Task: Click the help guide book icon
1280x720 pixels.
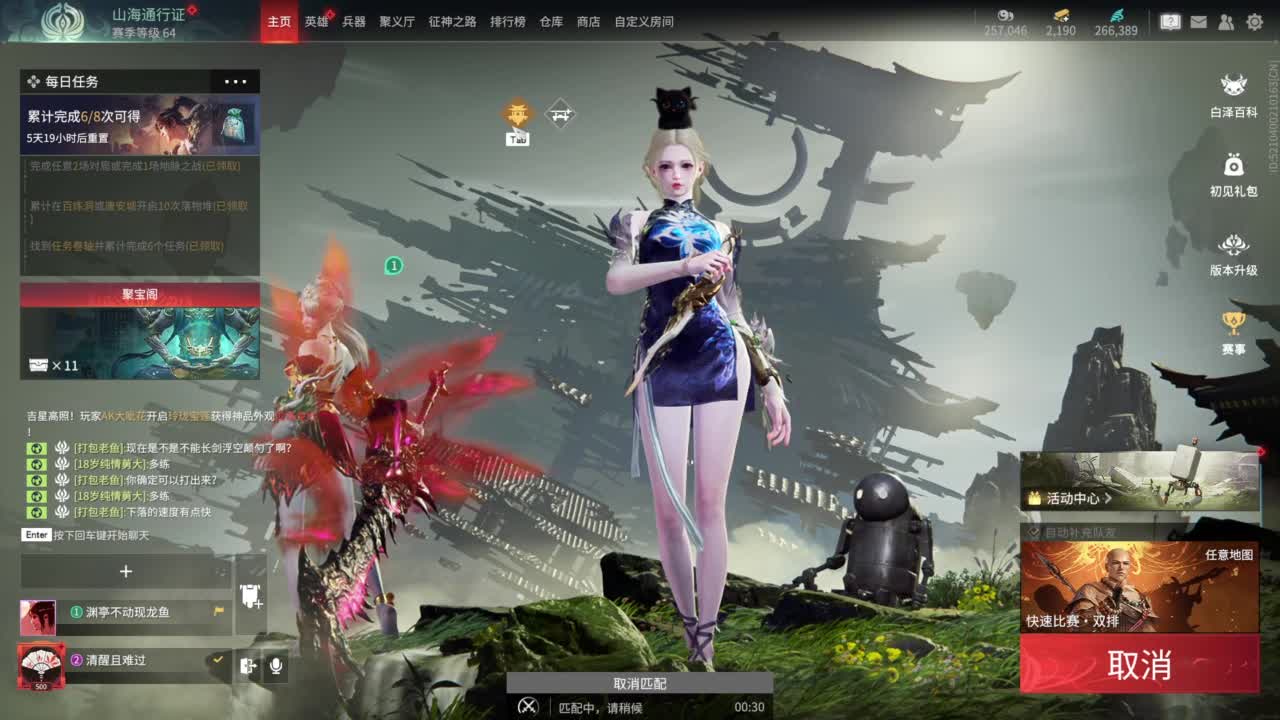Action: [x=1170, y=21]
